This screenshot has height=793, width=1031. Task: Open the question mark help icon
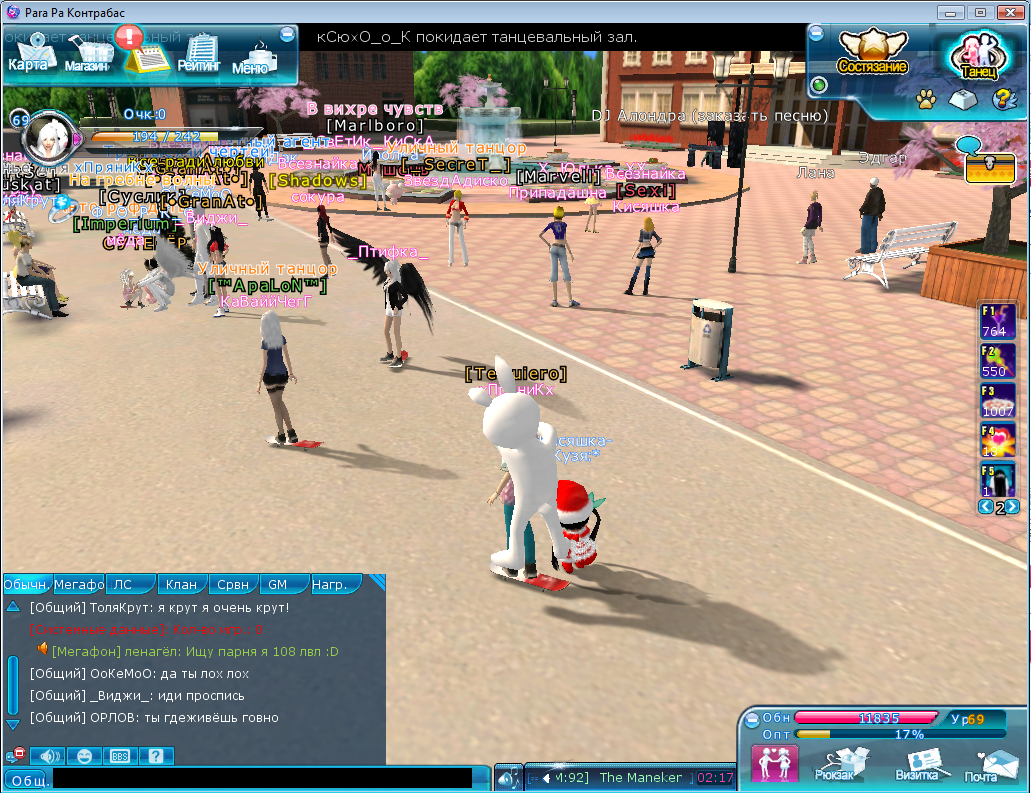click(1003, 99)
